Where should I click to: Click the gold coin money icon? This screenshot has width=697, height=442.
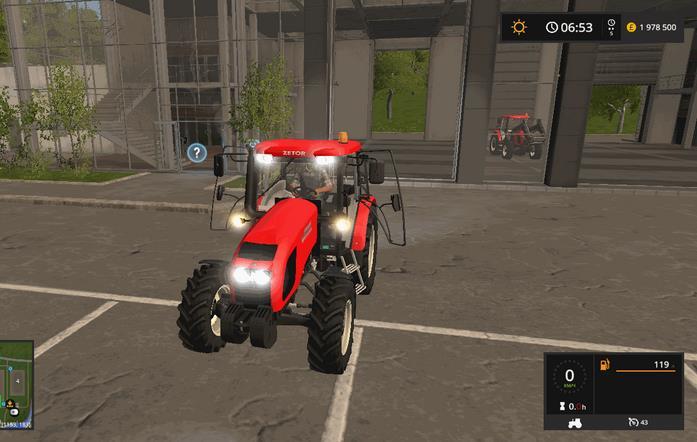click(633, 28)
